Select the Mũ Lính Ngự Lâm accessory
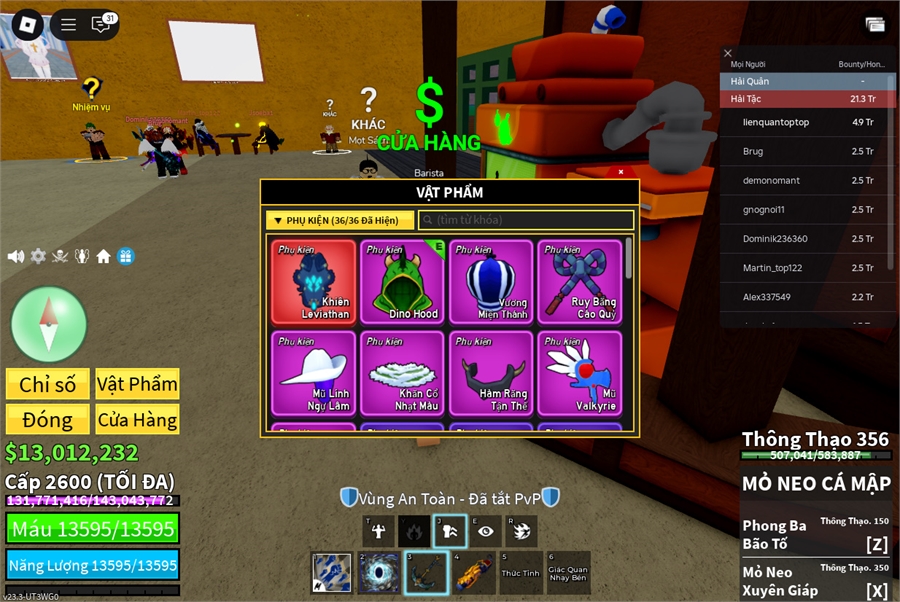Image resolution: width=900 pixels, height=602 pixels. tap(313, 373)
